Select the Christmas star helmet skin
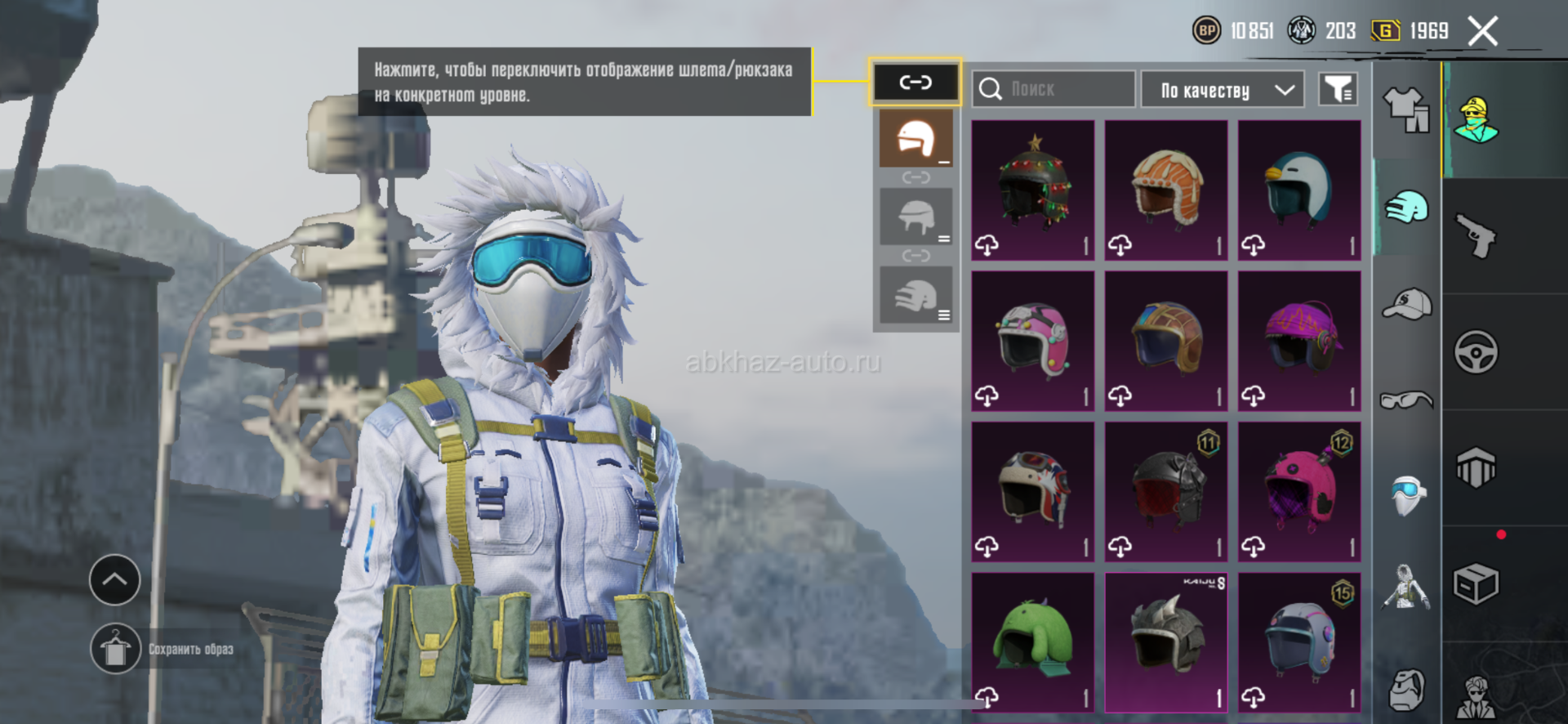This screenshot has height=724, width=1568. click(x=1033, y=190)
